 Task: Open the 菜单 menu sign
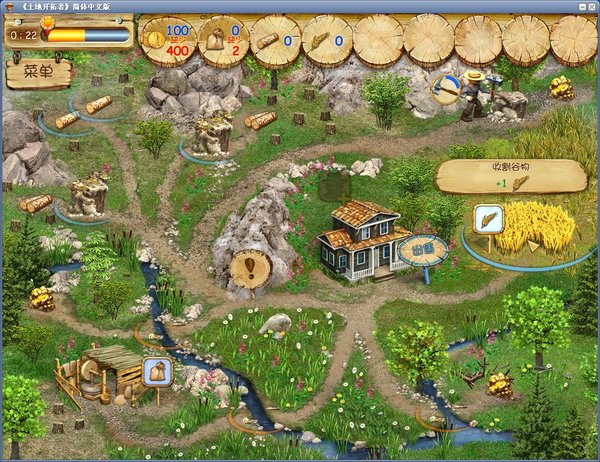pos(38,73)
